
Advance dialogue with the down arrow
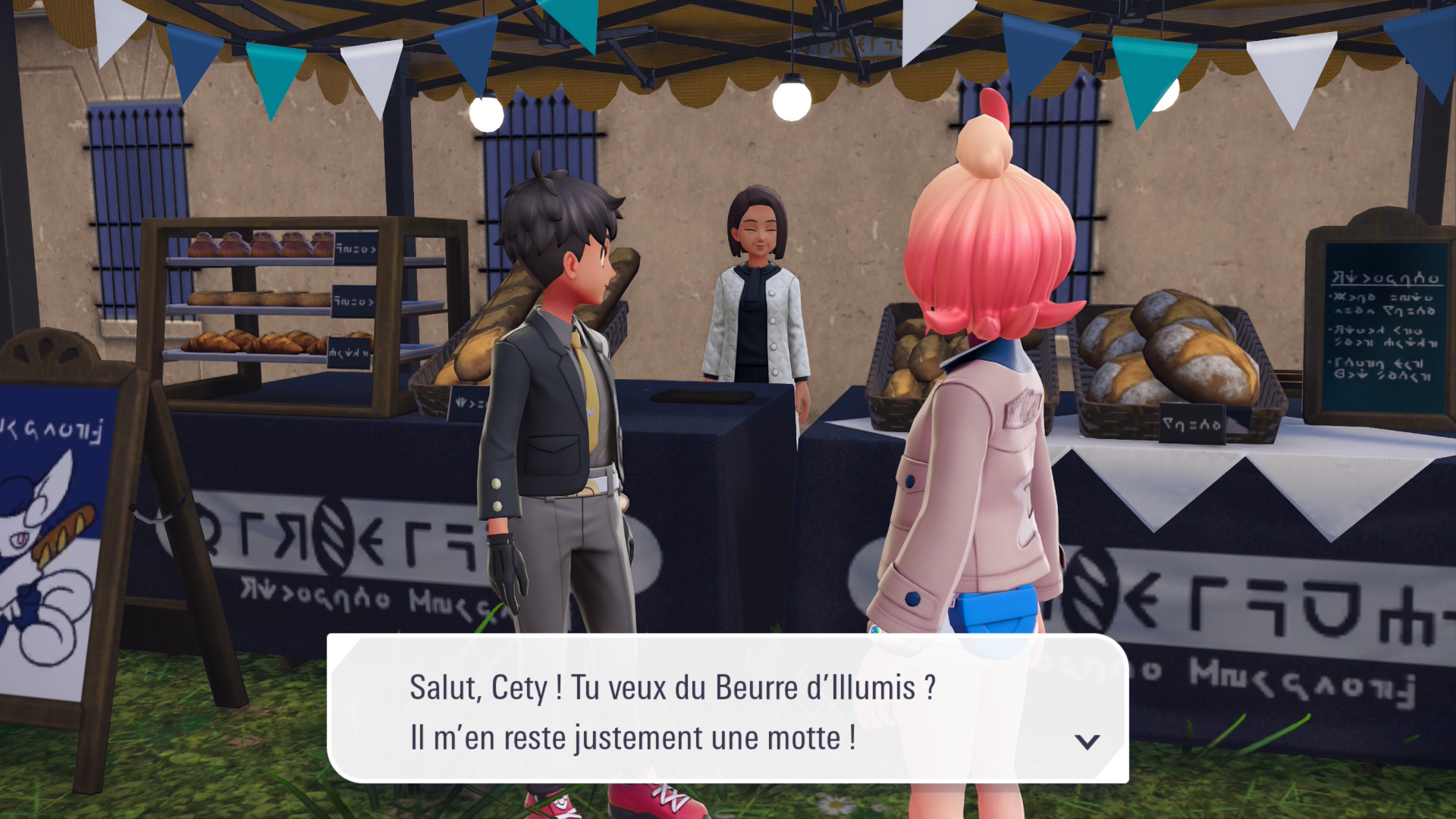1087,741
